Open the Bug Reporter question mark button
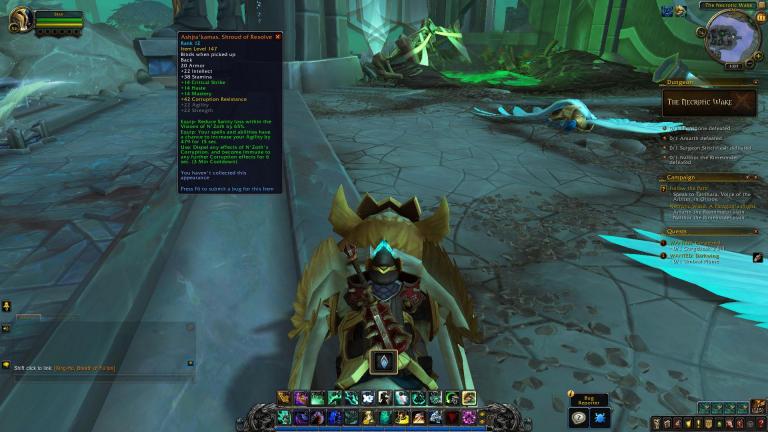 [579, 417]
